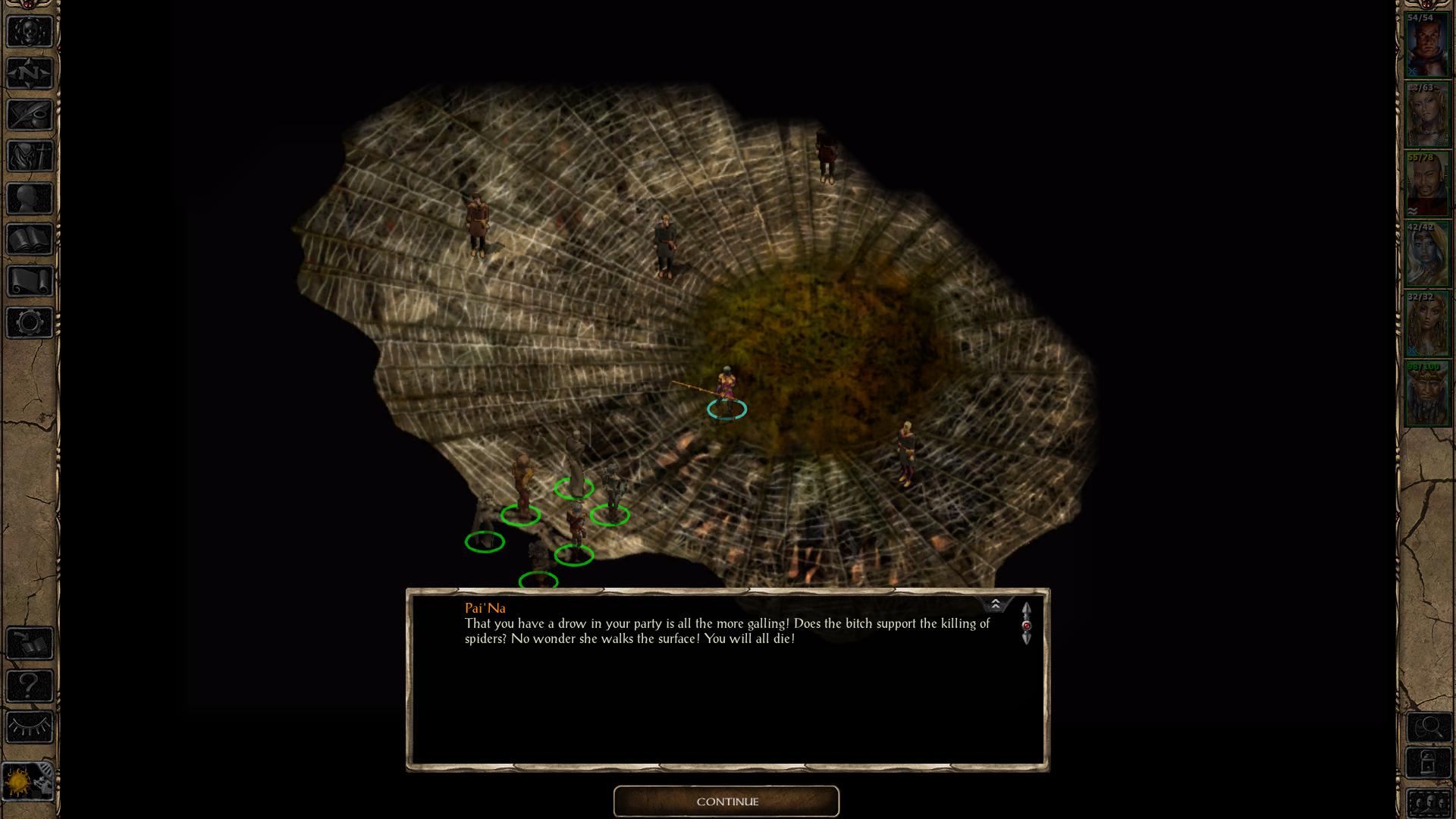Image resolution: width=1456 pixels, height=819 pixels.
Task: Expand the dialogue box with the chevron
Action: tap(996, 604)
